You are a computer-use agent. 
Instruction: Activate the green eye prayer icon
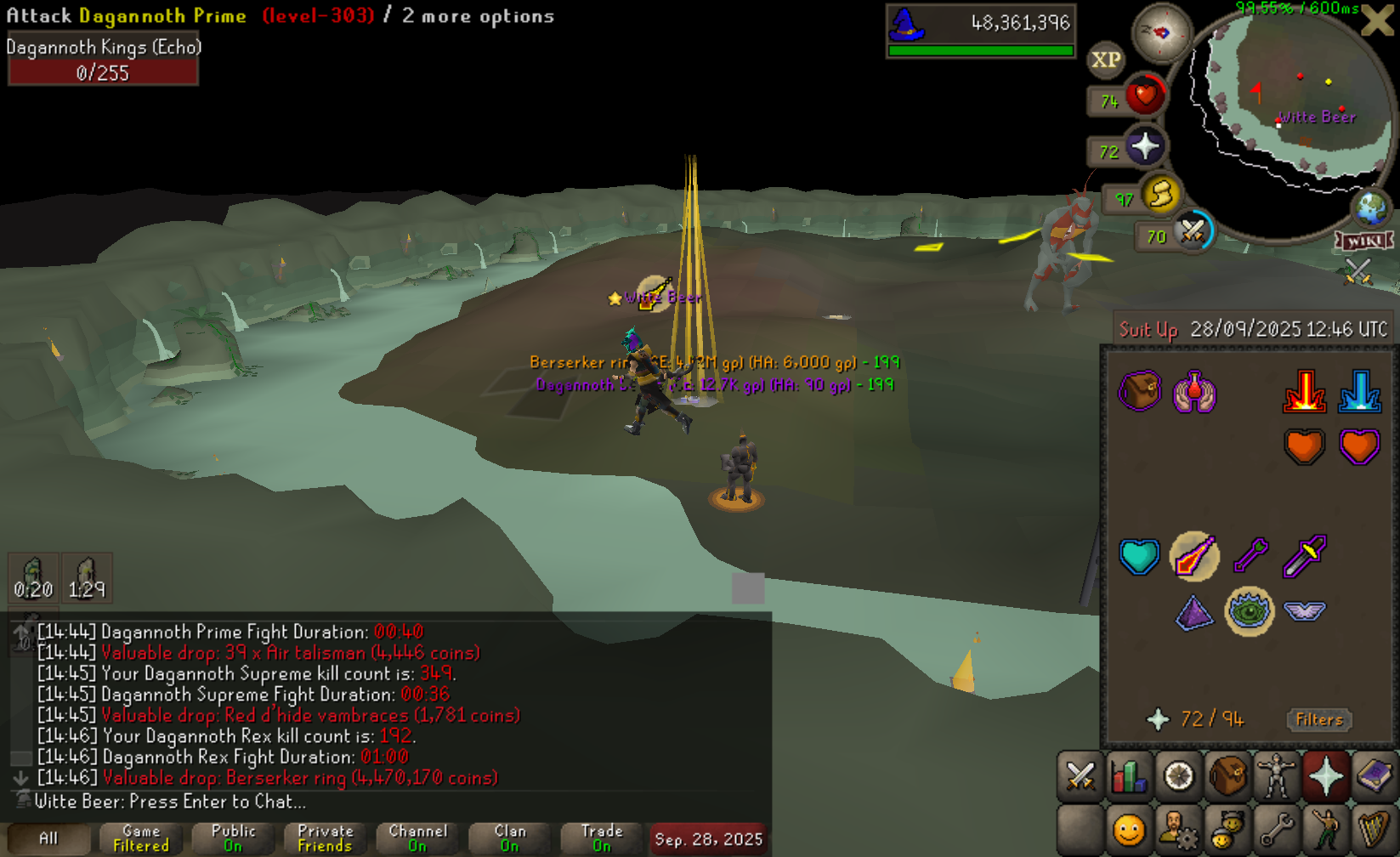click(1249, 610)
